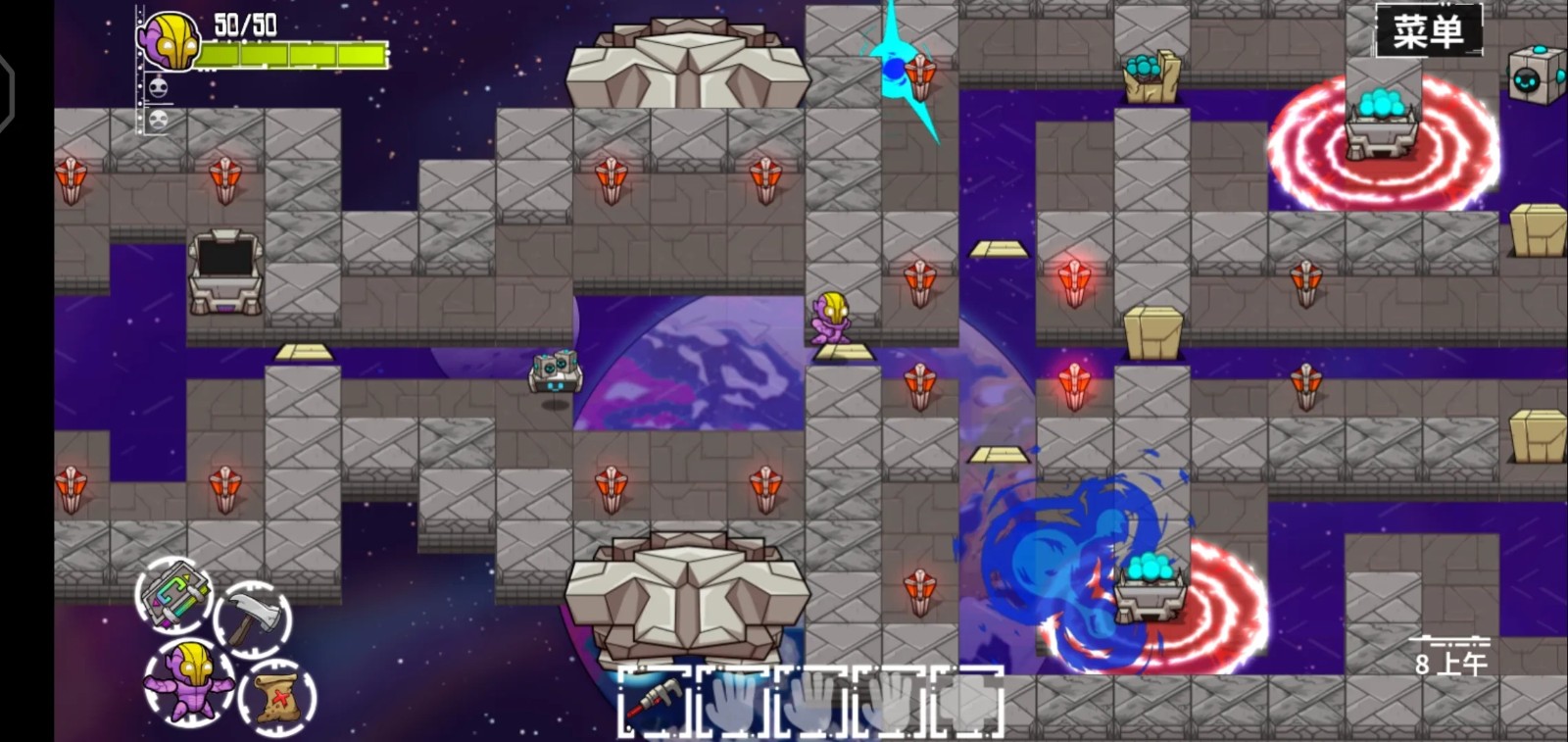Select the plus-sign hotbar slot
The width and height of the screenshot is (1568, 742).
tap(968, 701)
